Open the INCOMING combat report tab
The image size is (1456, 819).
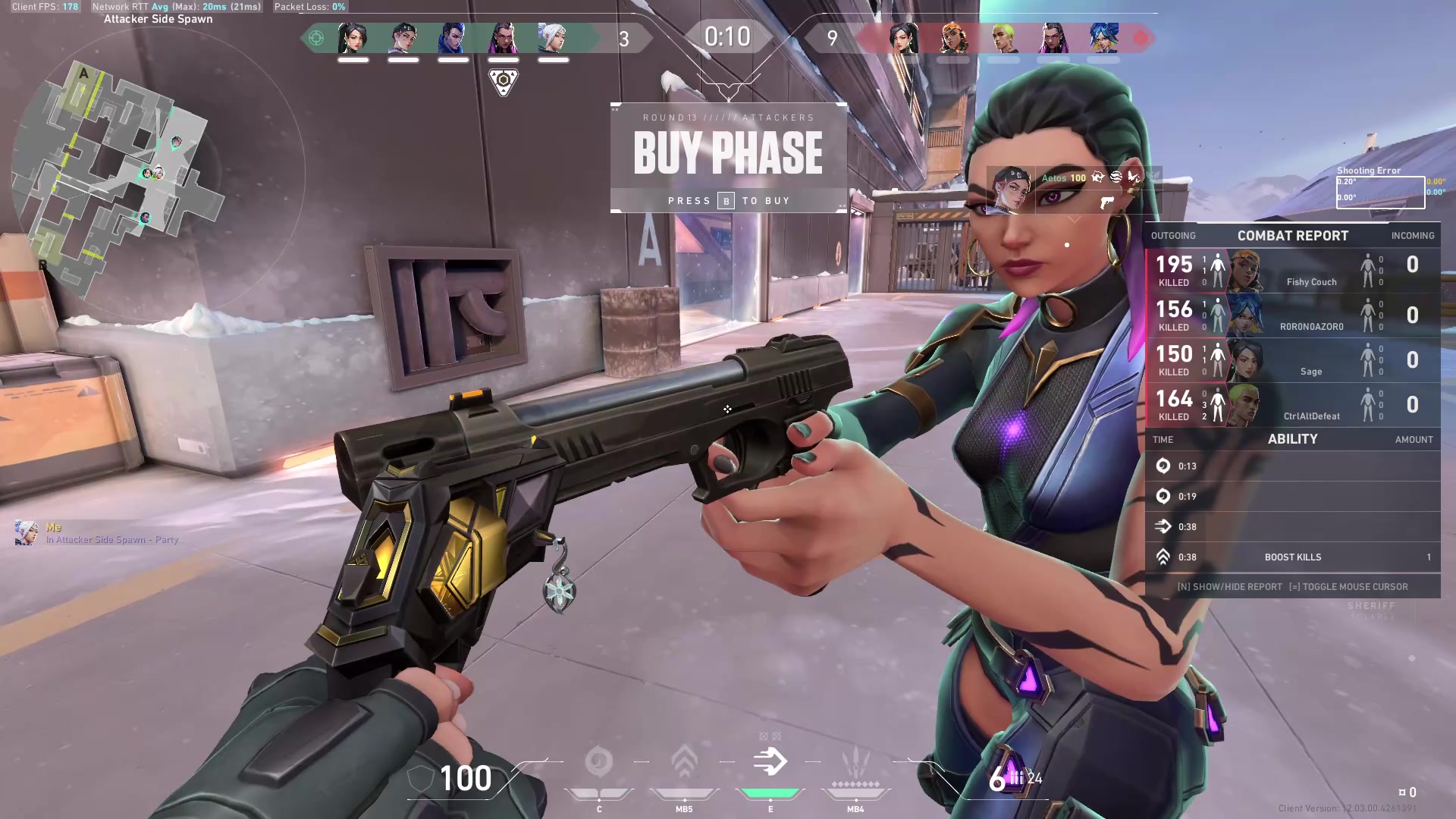click(x=1413, y=236)
